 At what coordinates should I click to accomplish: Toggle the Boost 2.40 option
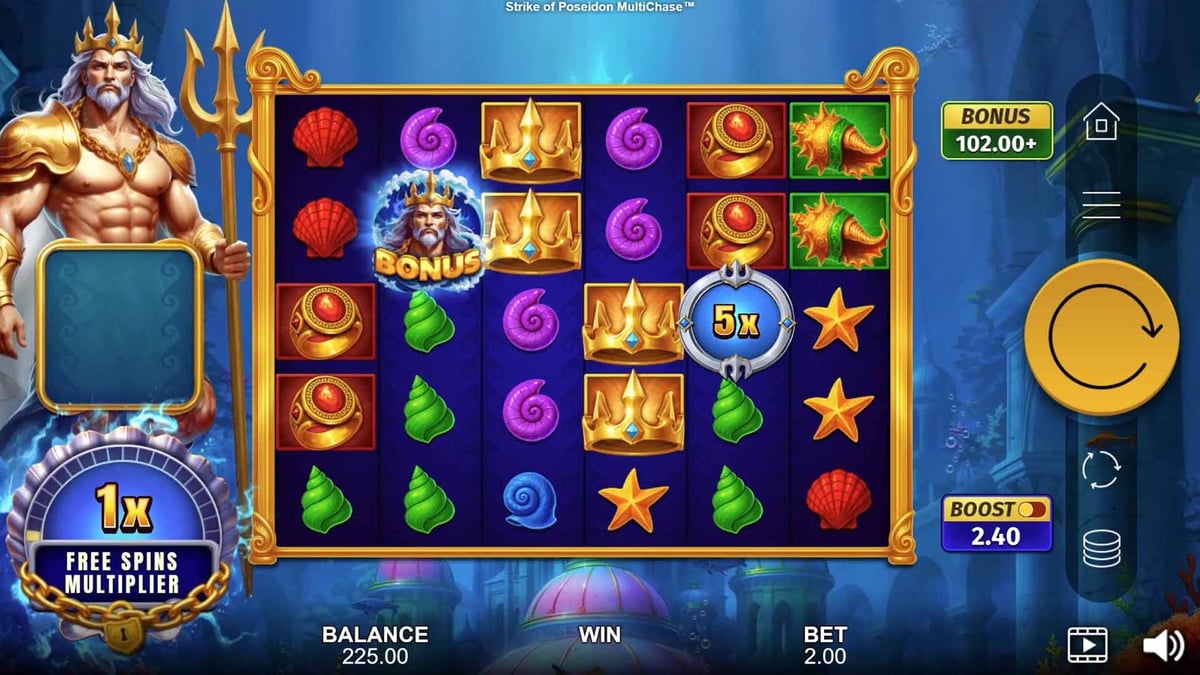click(996, 523)
